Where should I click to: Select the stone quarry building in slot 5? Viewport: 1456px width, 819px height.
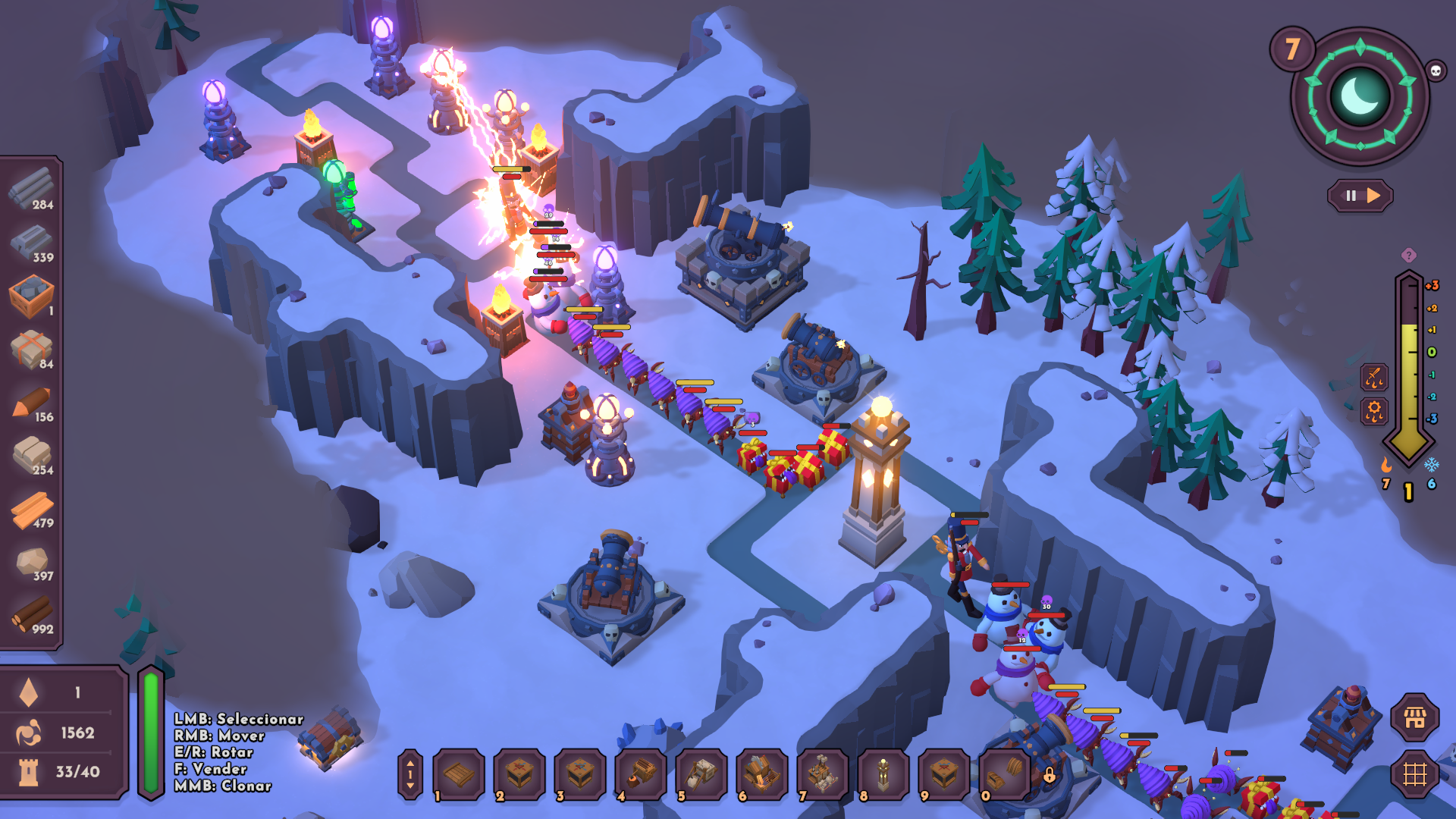[701, 774]
